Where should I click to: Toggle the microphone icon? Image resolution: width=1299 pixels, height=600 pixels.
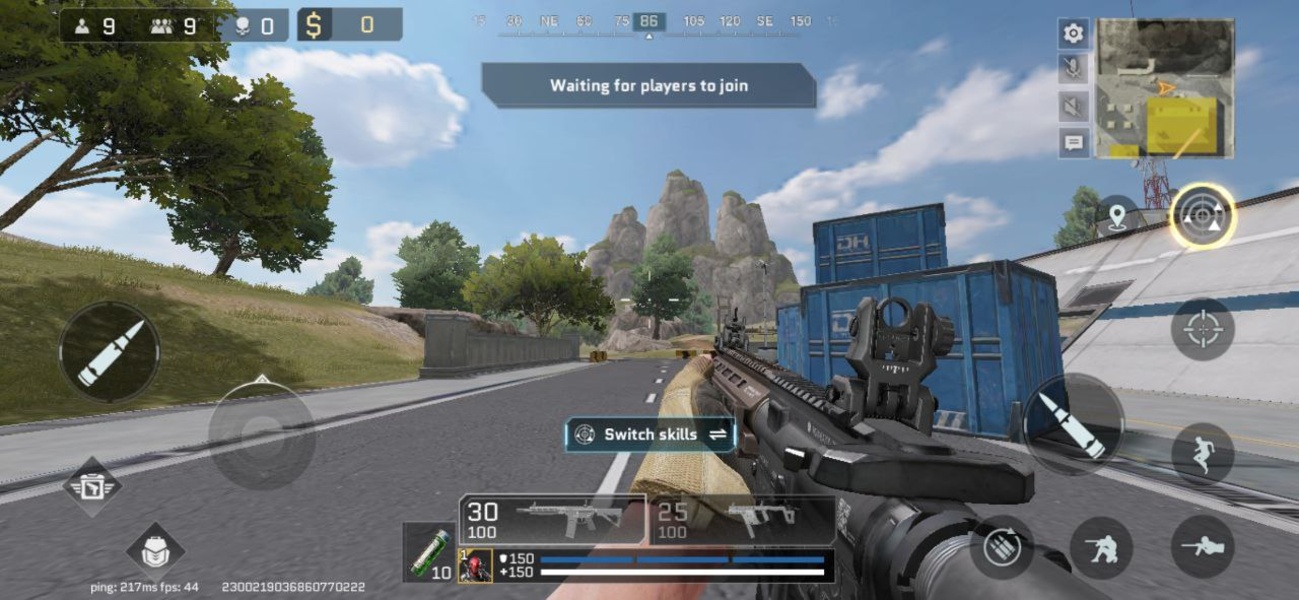click(x=1073, y=69)
